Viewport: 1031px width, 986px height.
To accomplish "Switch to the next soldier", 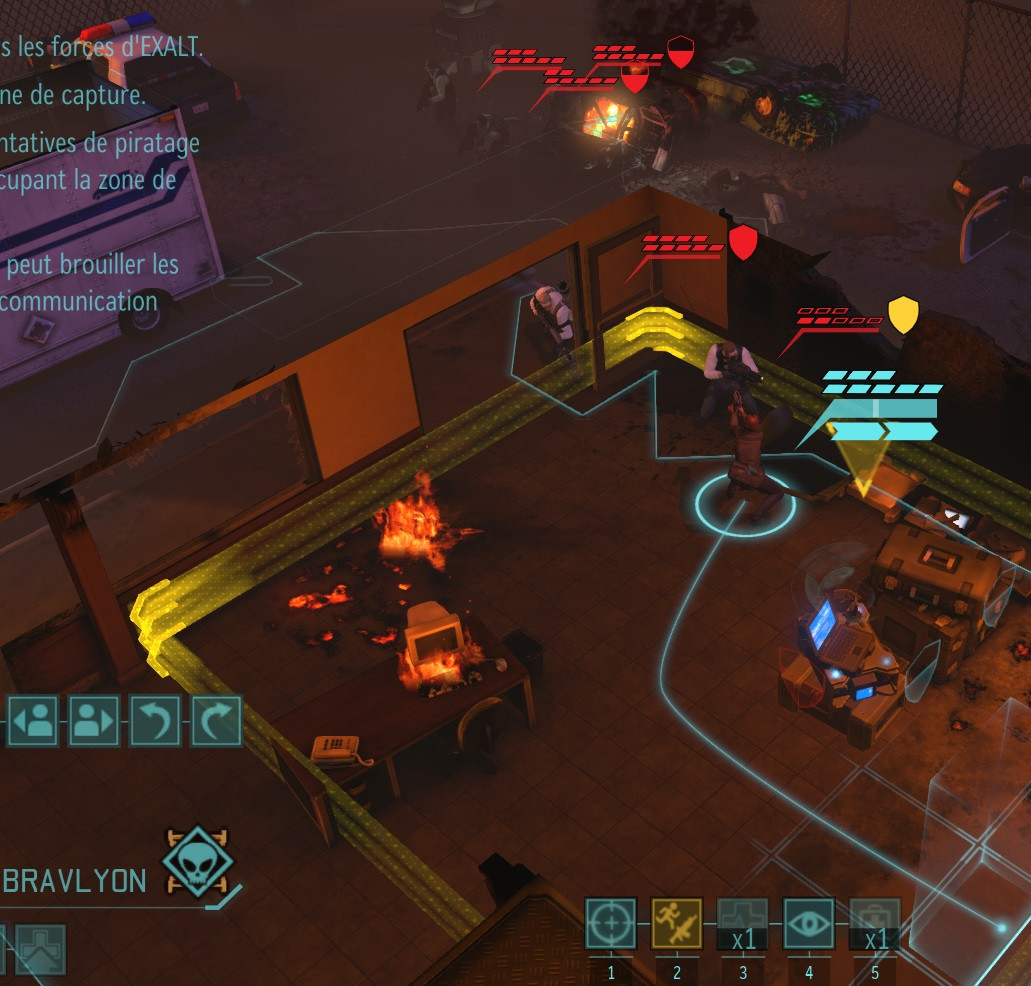I will click(94, 720).
